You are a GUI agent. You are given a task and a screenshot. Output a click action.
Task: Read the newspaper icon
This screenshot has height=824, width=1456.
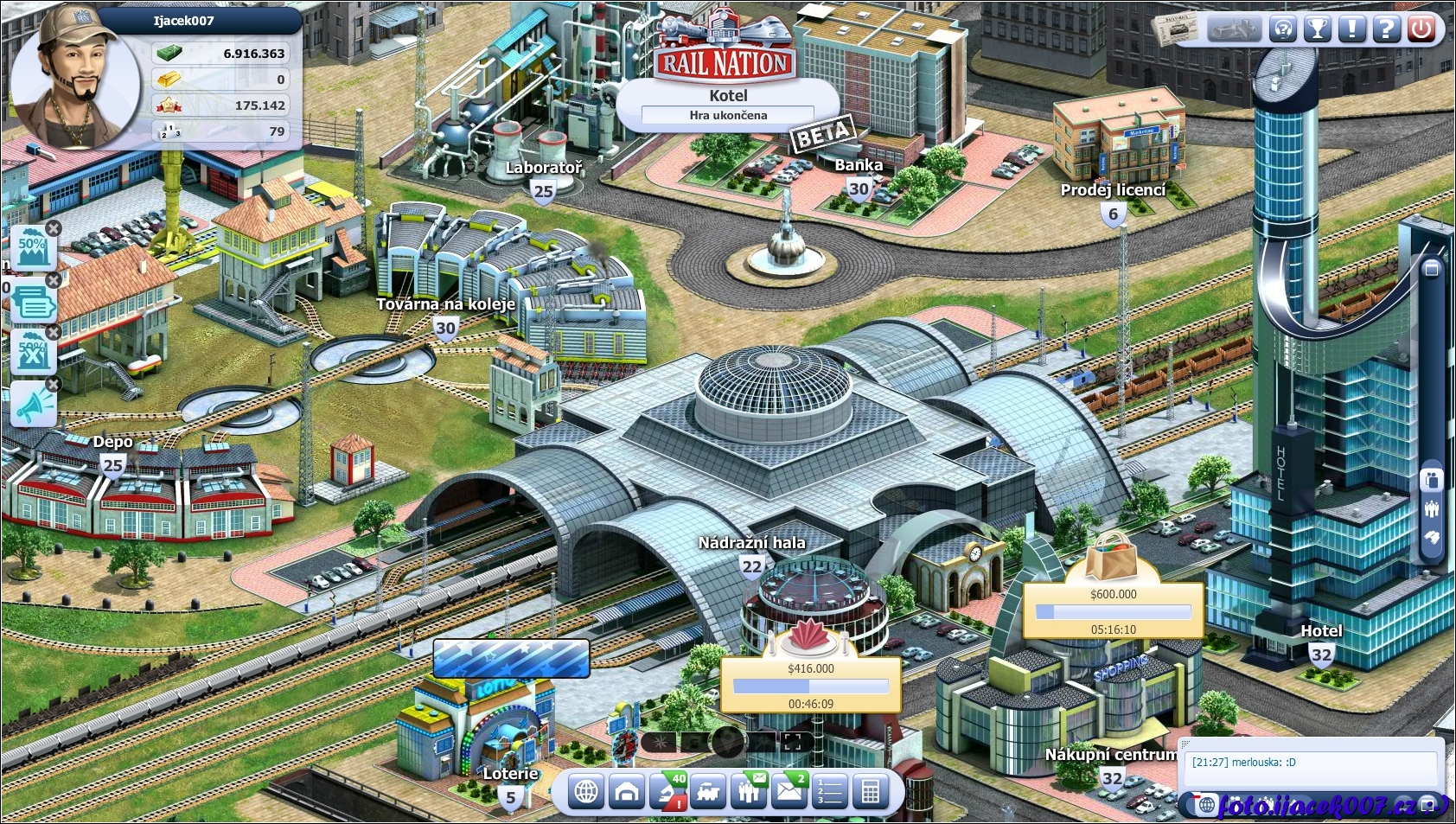1177,29
